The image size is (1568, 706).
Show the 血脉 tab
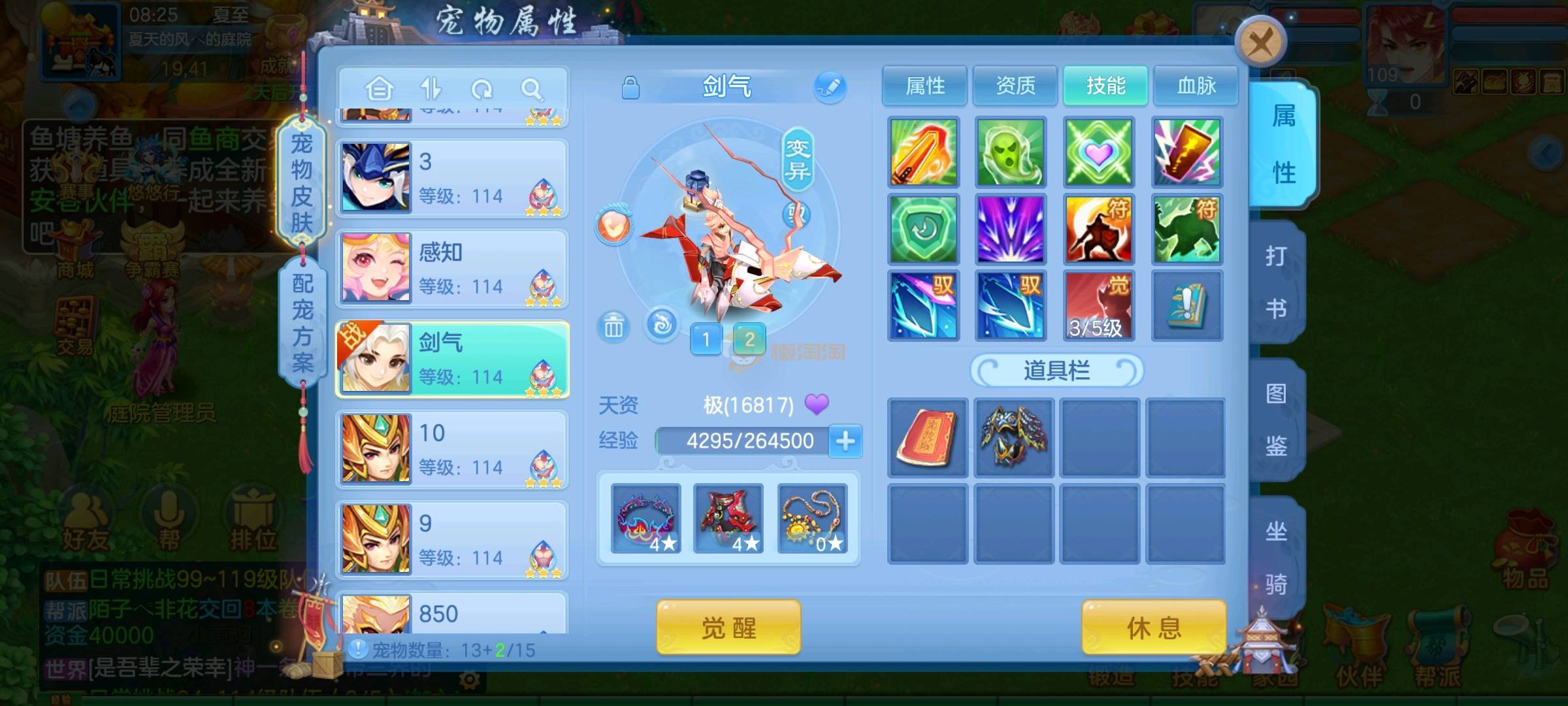click(x=1196, y=86)
